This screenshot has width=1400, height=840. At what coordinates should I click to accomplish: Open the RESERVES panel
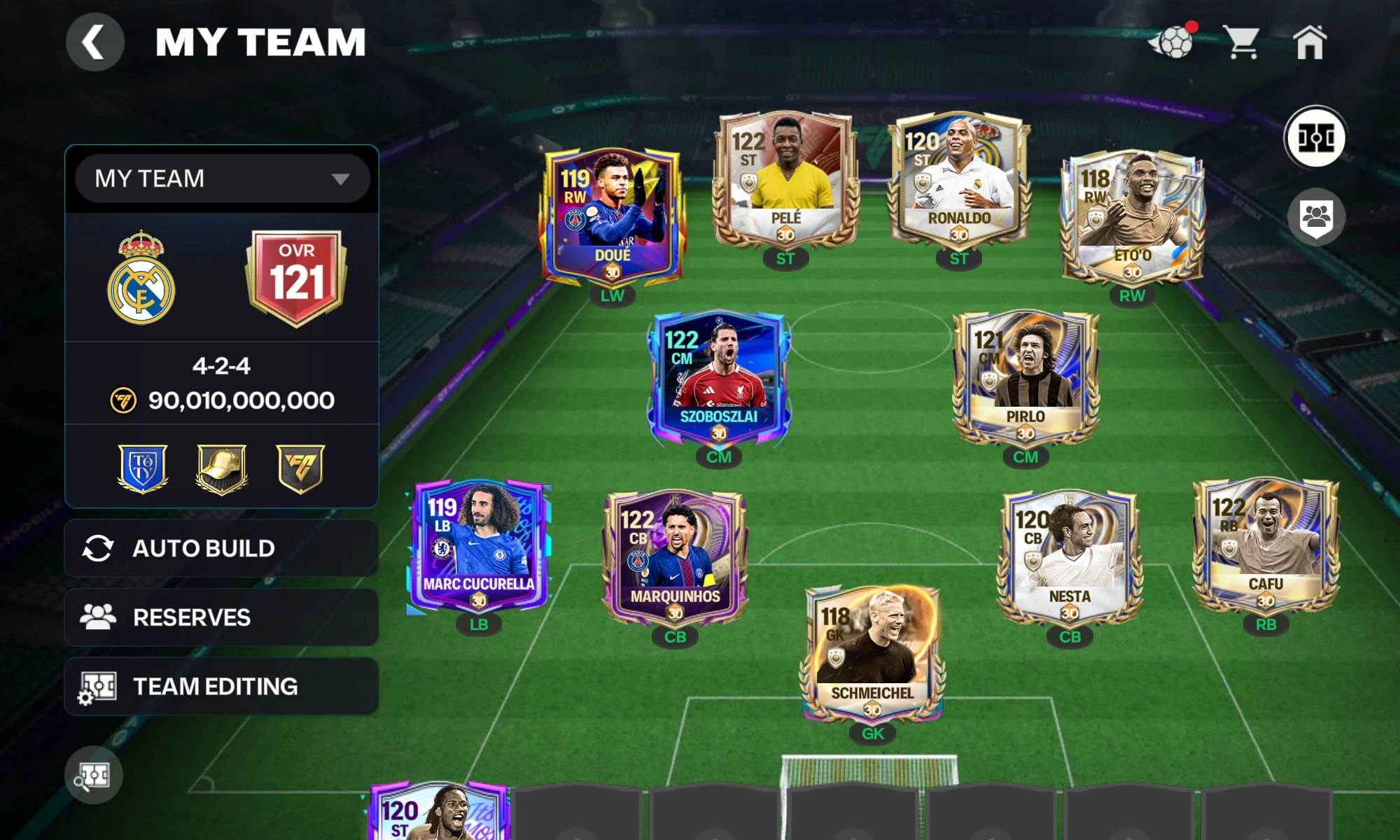click(x=222, y=617)
